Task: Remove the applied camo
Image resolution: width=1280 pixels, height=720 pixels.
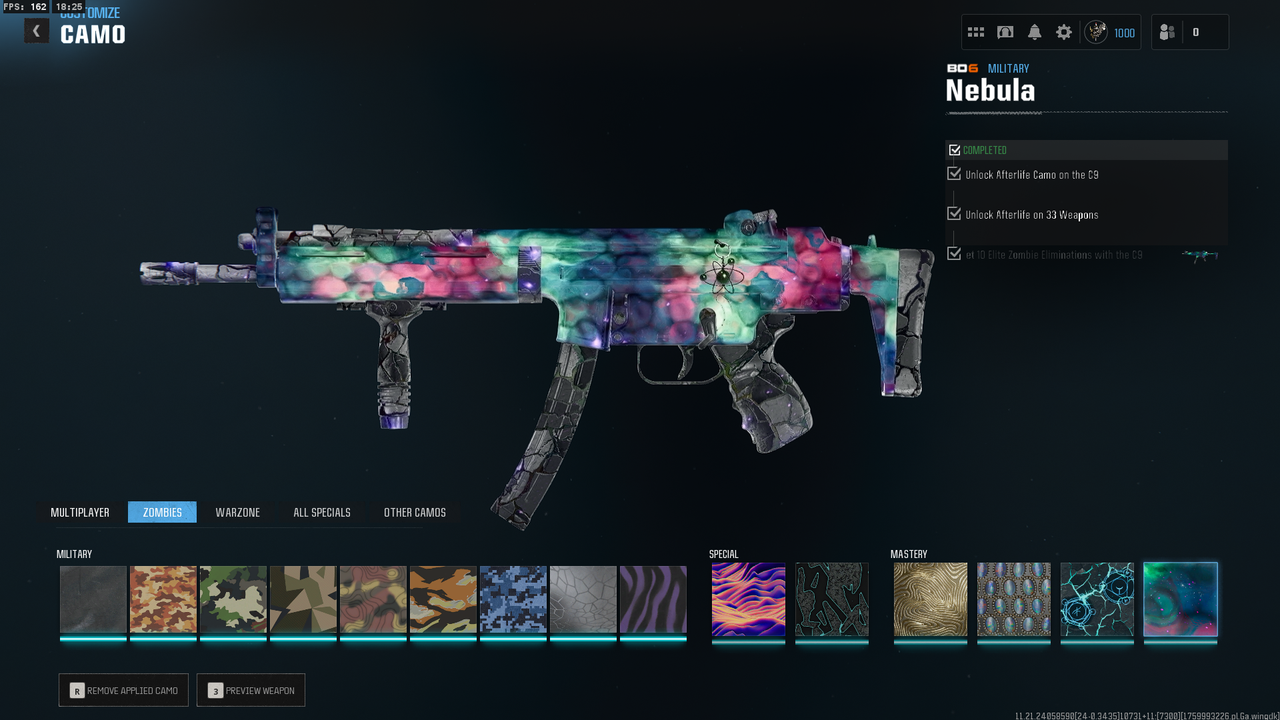Action: (x=123, y=690)
